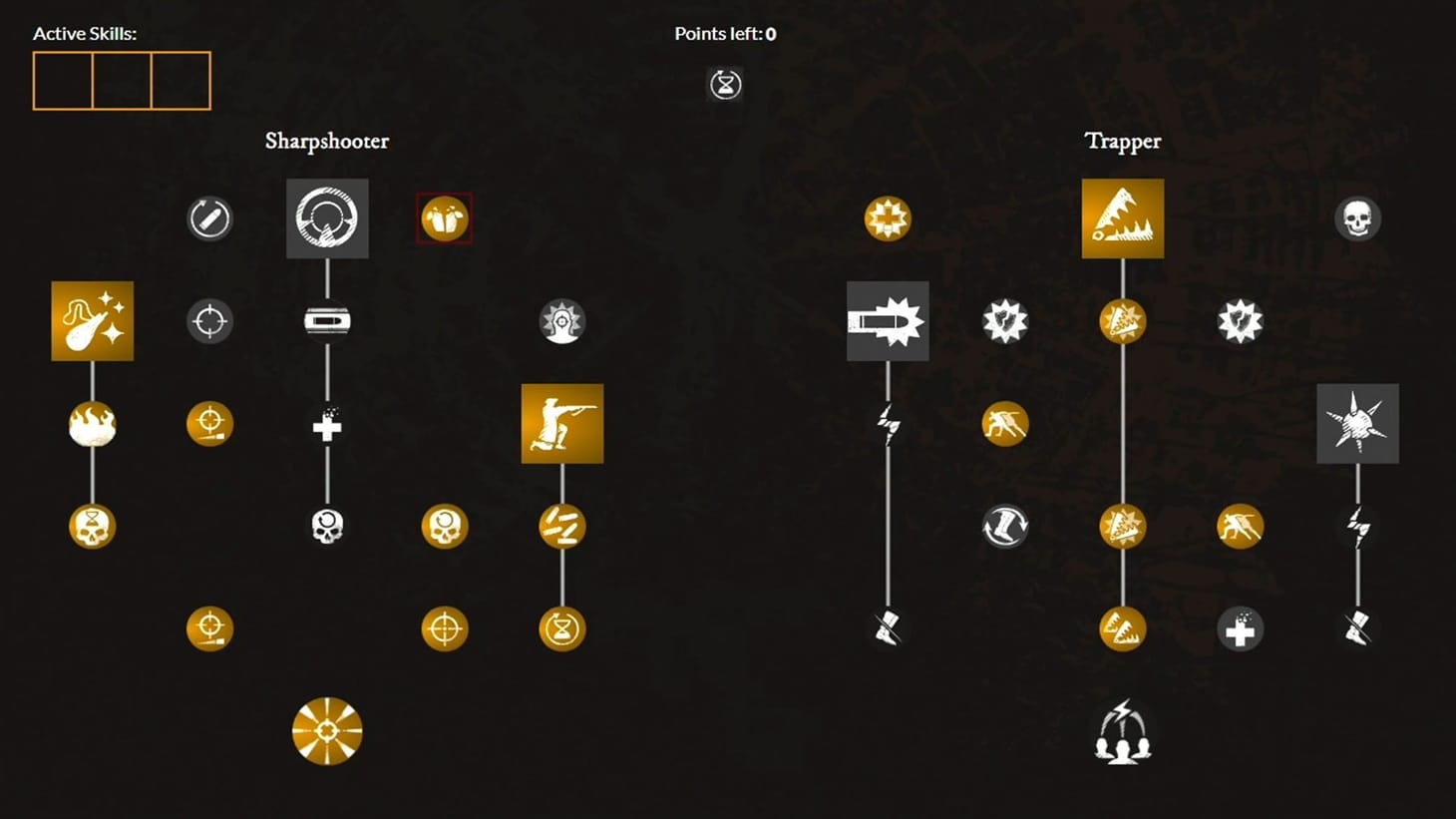Click the spiked caltrop trap skill square
The height and width of the screenshot is (819, 1456).
1357,423
